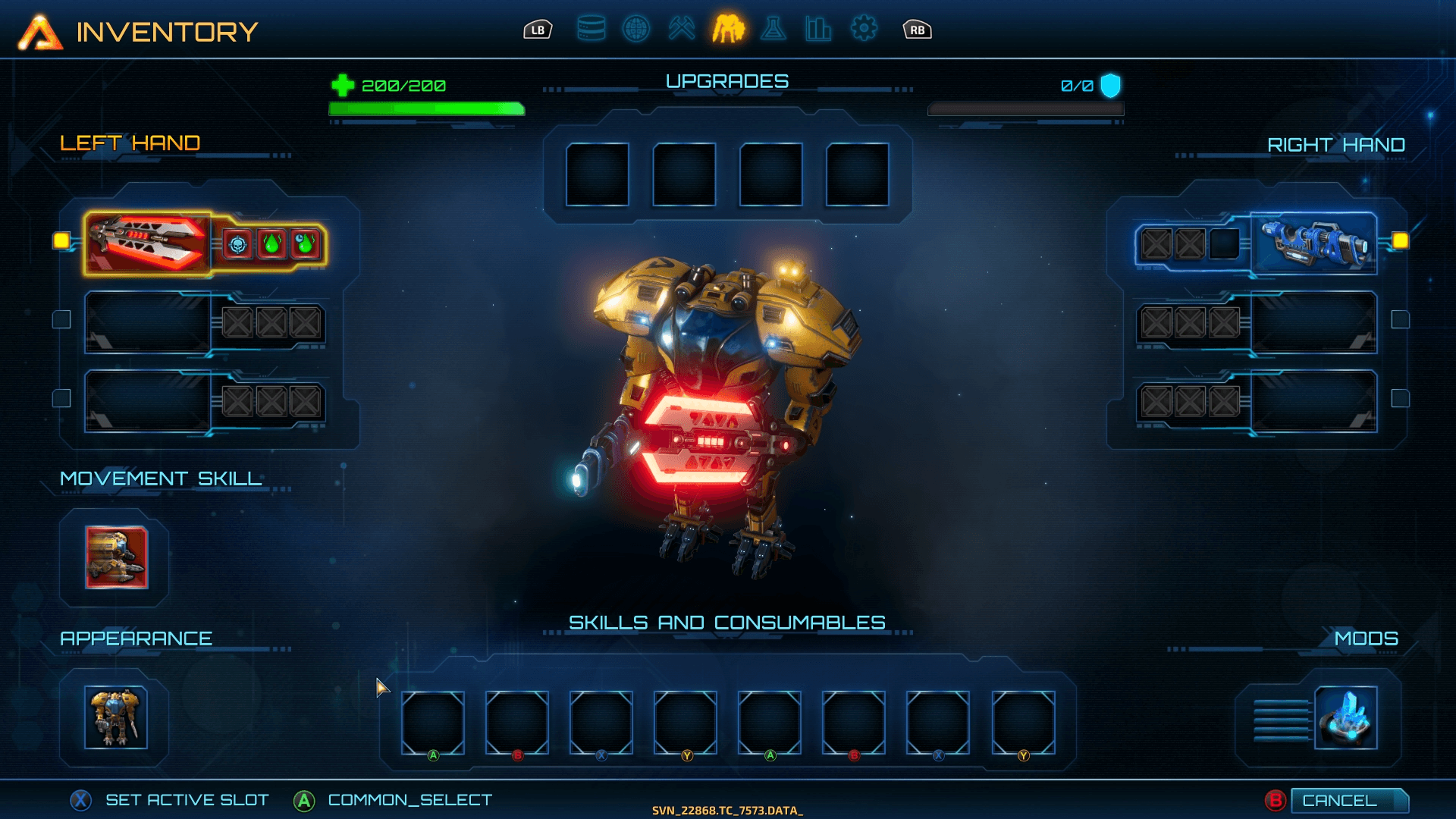Open the buildings tab
Screen dimensions: 1456x819
click(818, 30)
